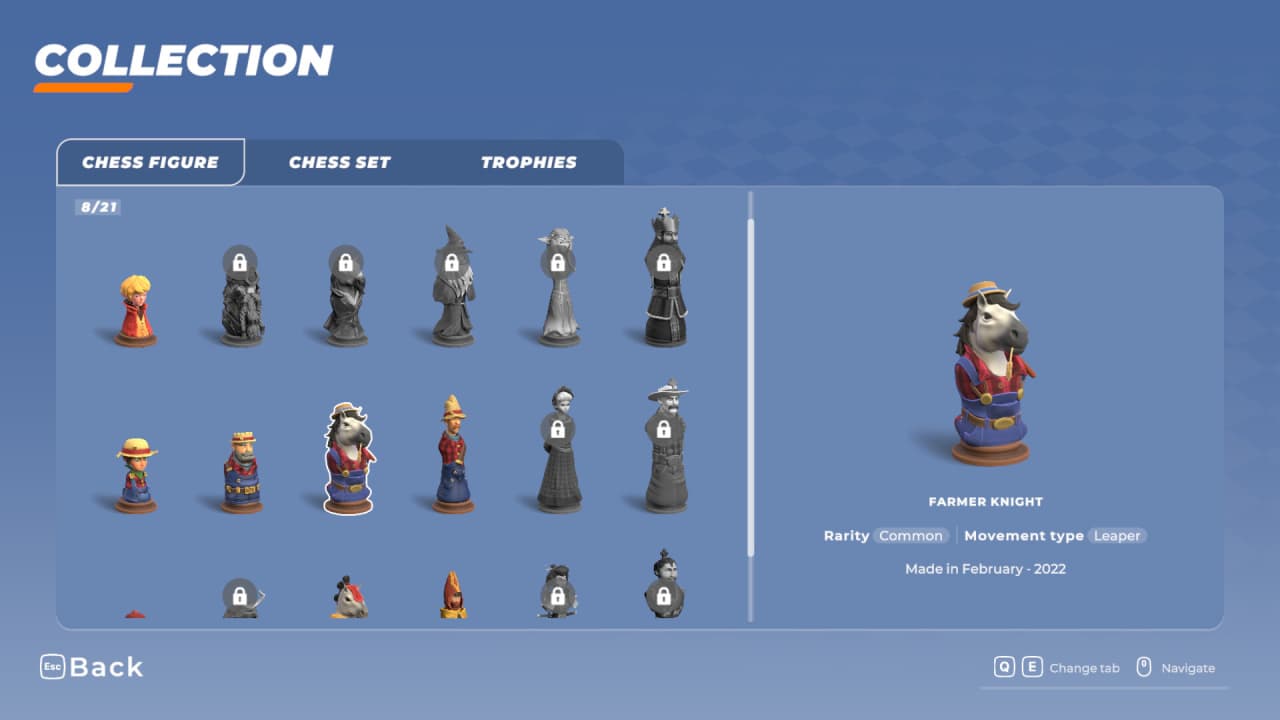
Task: Go back with the Back button
Action: (92, 667)
